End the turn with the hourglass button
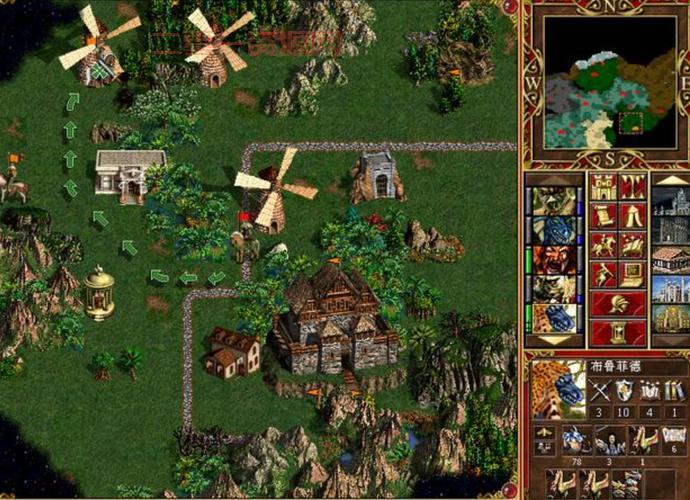Viewport: 690px width, 500px height. (617, 332)
